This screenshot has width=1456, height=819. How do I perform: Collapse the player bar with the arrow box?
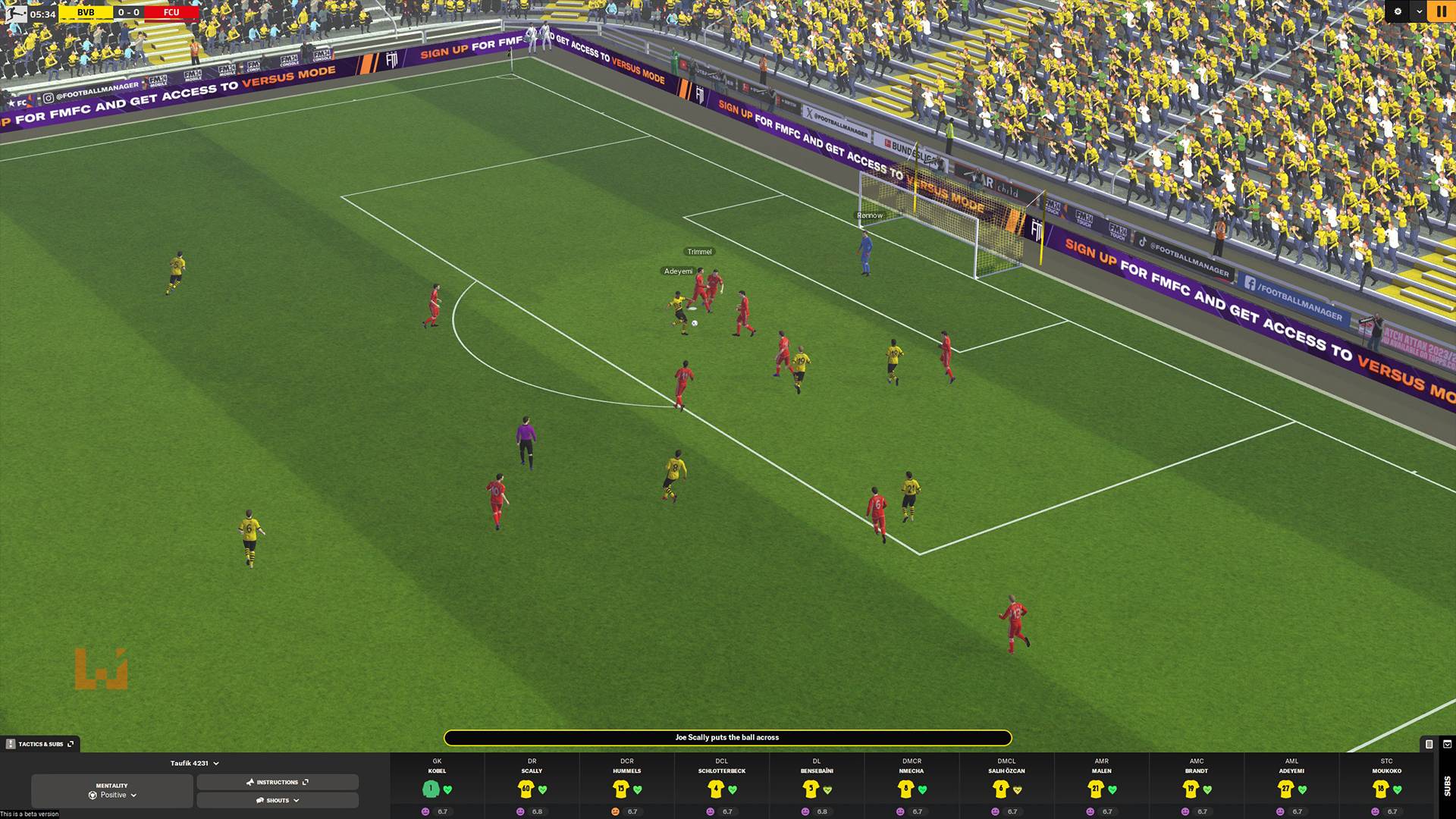(1447, 744)
